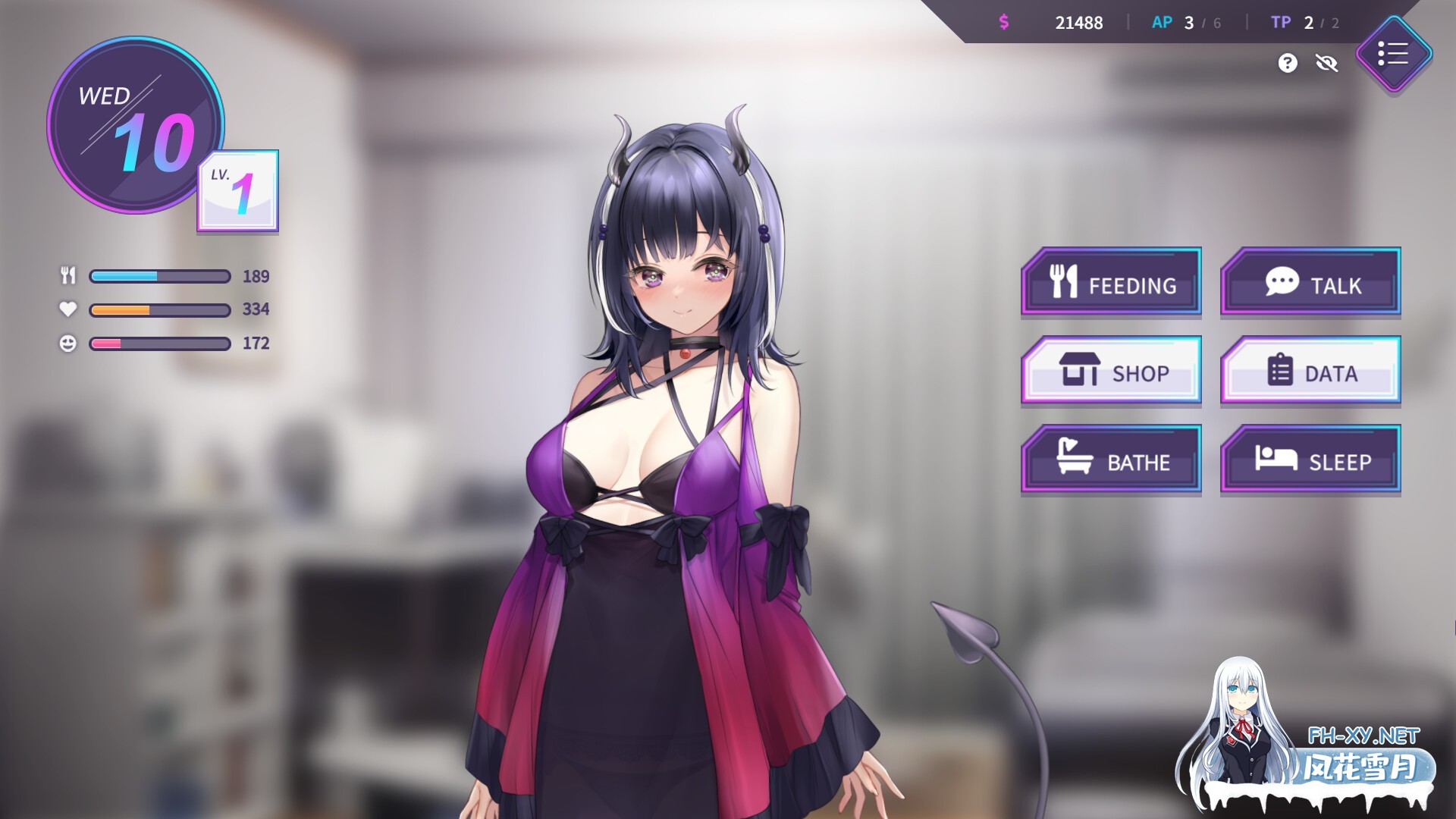Image resolution: width=1456 pixels, height=819 pixels.
Task: Click the smiley mood stat icon
Action: click(x=68, y=344)
